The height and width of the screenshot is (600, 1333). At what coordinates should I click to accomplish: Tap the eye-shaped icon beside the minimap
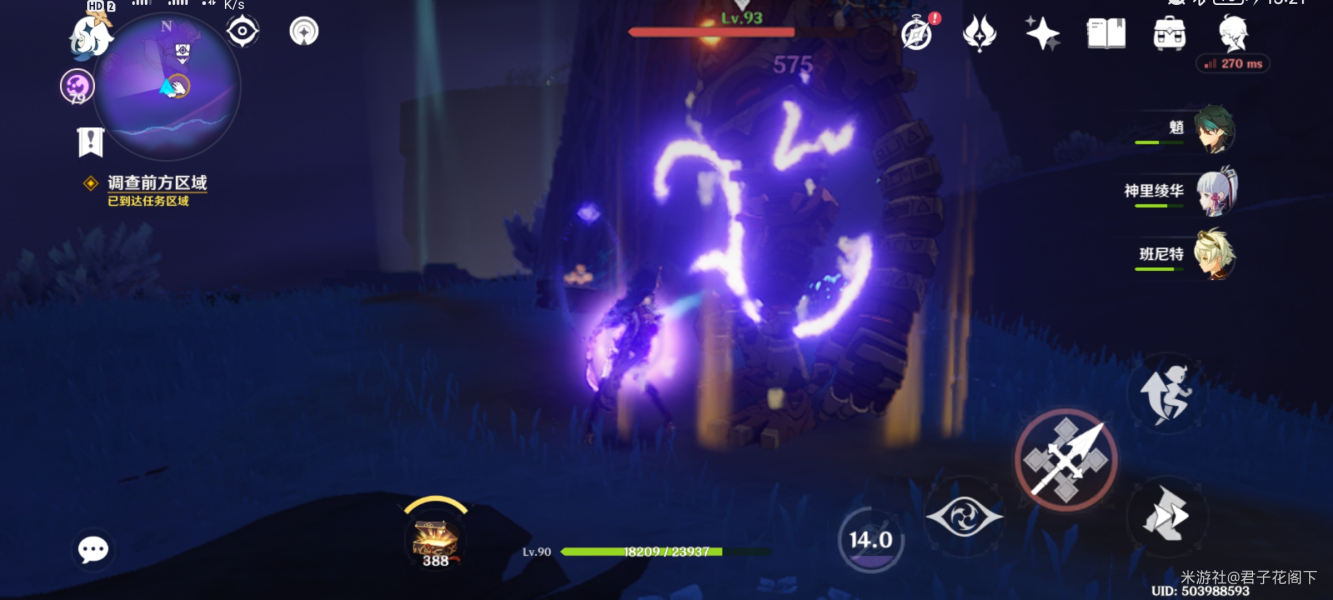[242, 31]
